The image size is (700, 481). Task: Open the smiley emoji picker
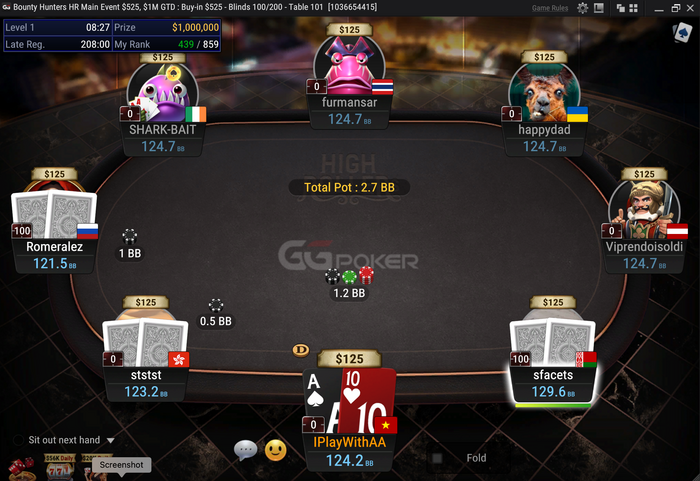[275, 451]
